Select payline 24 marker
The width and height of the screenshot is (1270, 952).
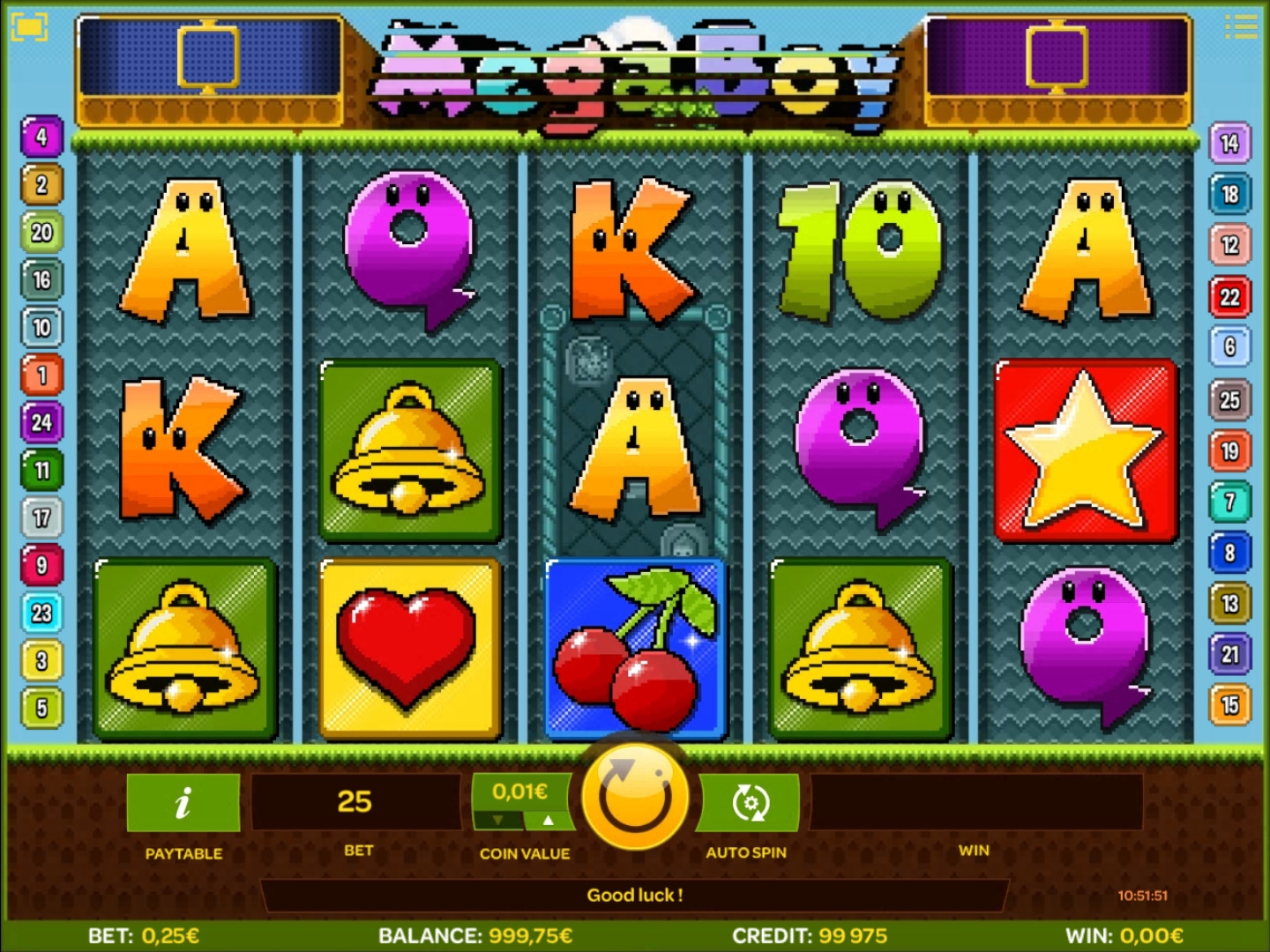pos(41,423)
